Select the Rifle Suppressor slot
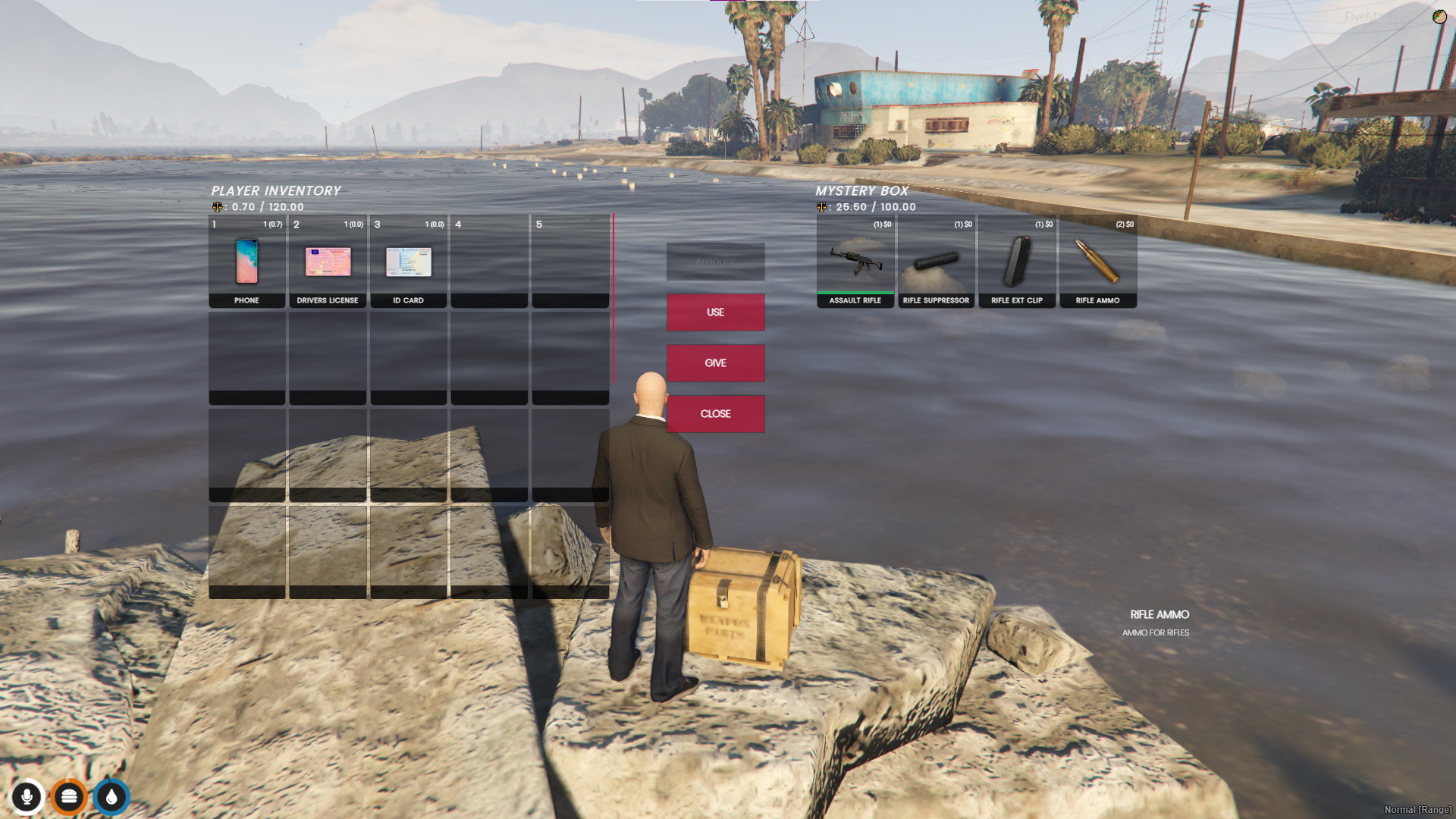 tap(936, 262)
